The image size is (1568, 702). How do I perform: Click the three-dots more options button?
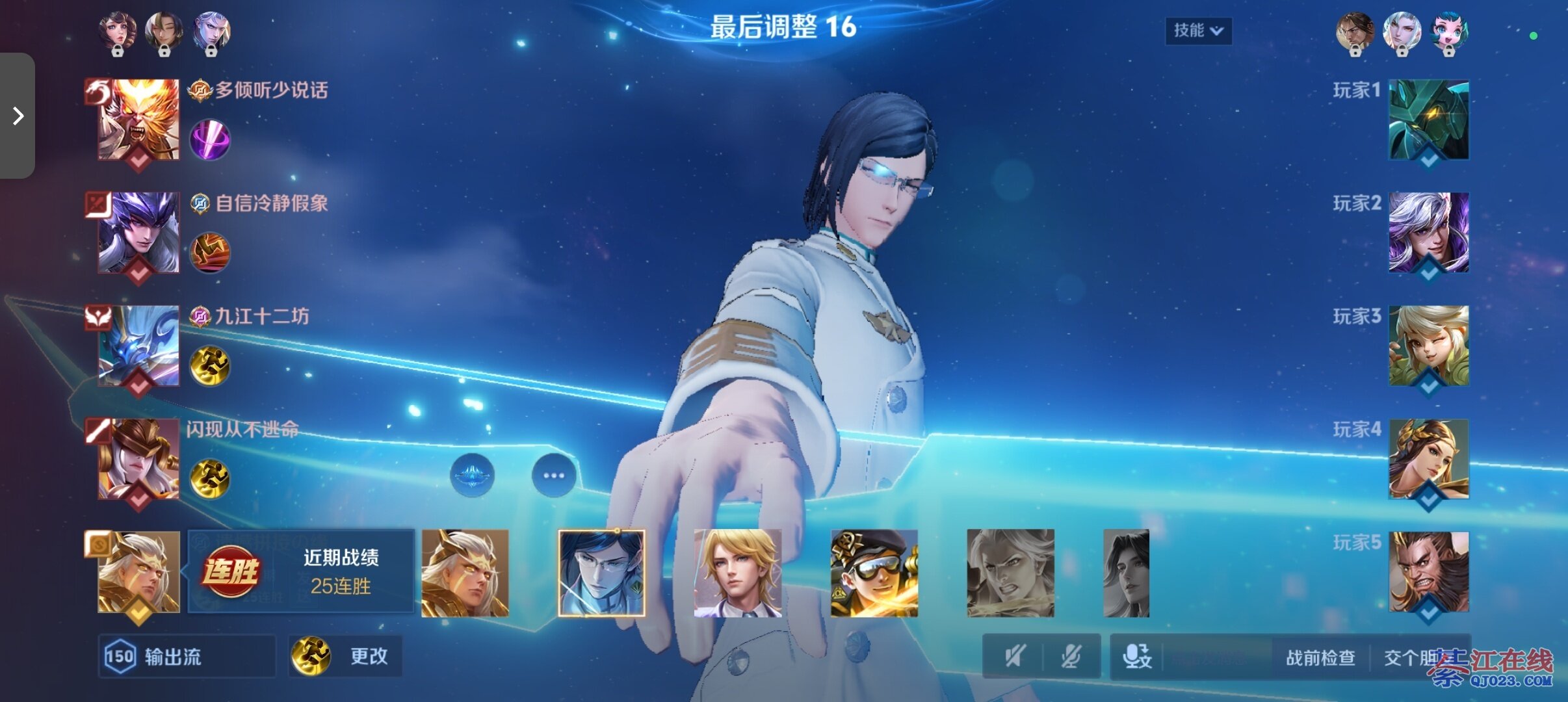(x=554, y=475)
